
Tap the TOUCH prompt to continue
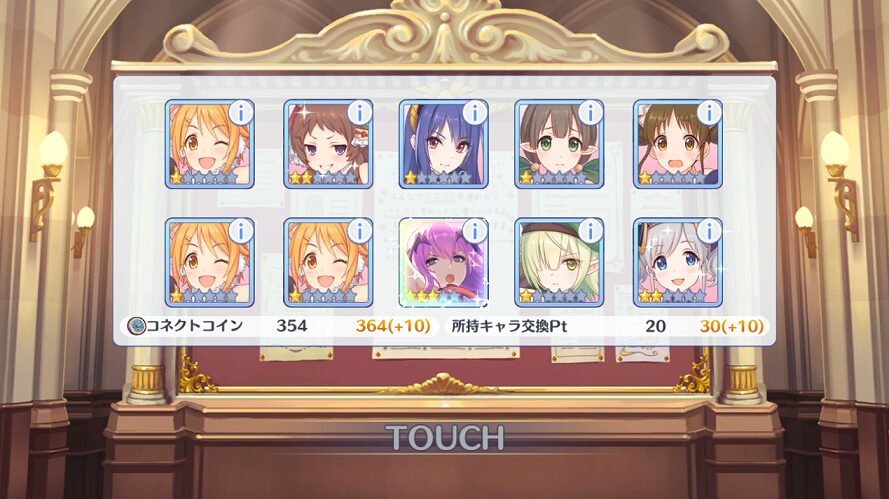[x=444, y=437]
